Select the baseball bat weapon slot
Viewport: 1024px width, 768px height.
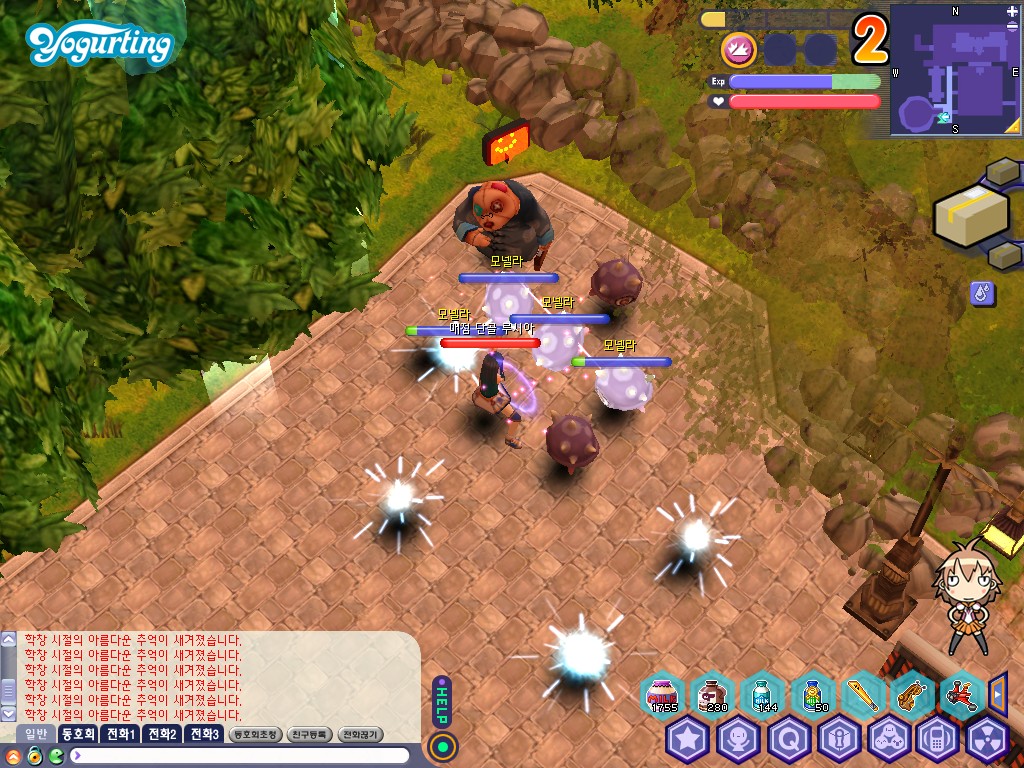(862, 693)
